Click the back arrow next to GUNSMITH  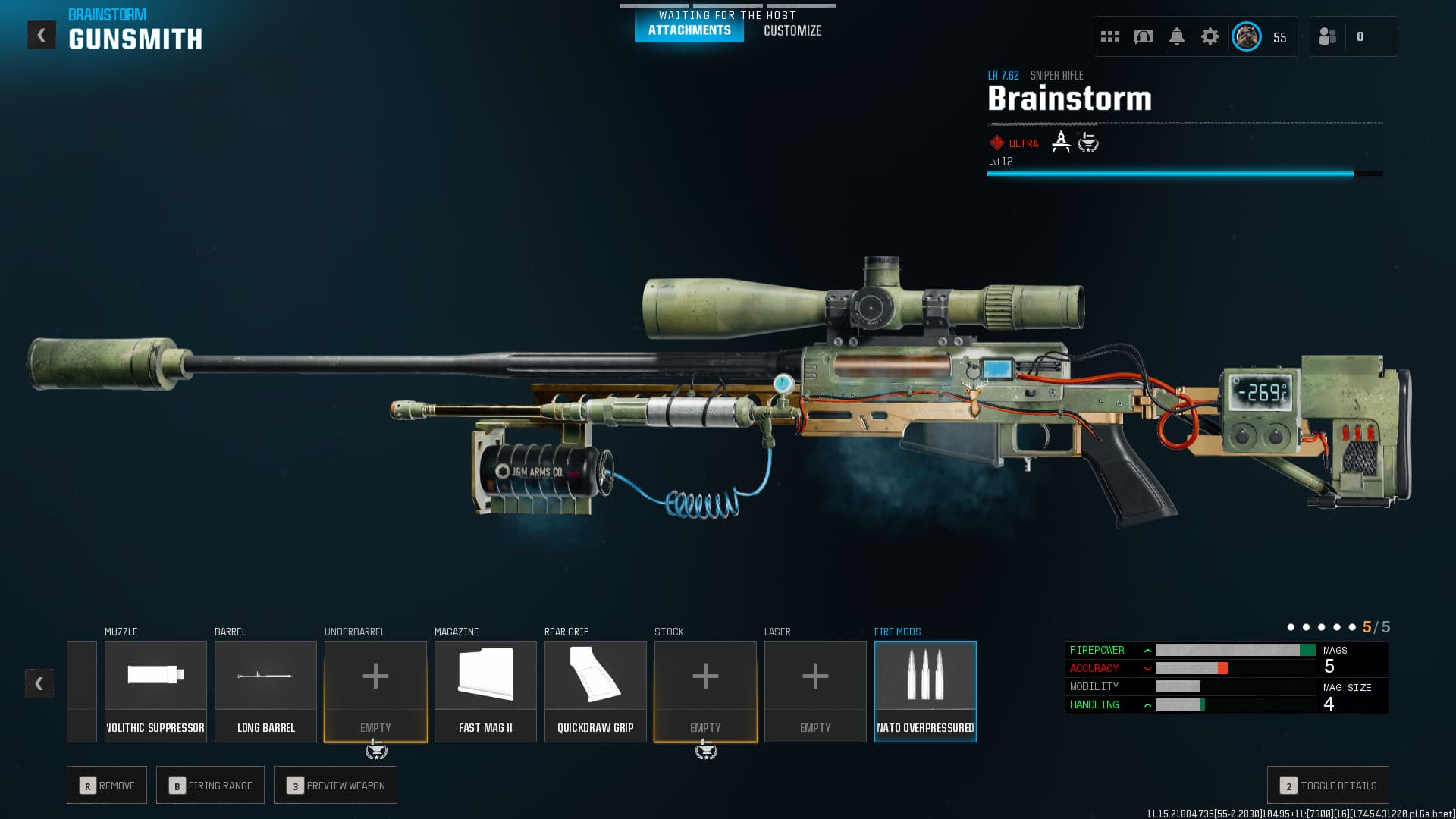42,33
